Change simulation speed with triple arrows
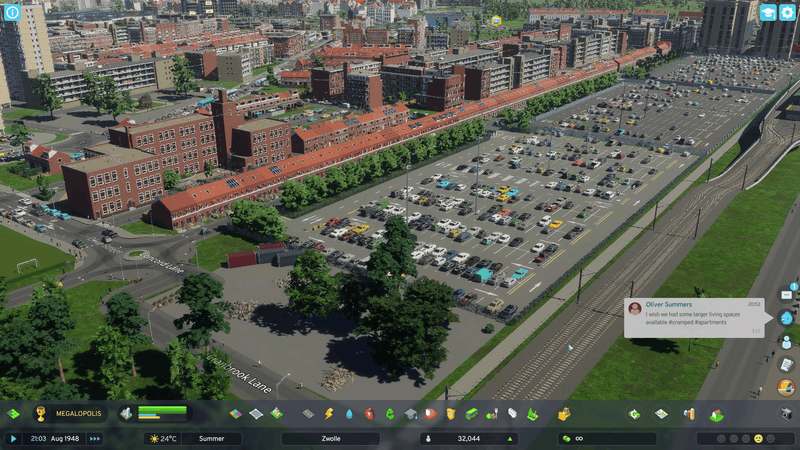The image size is (800, 450). click(x=95, y=438)
